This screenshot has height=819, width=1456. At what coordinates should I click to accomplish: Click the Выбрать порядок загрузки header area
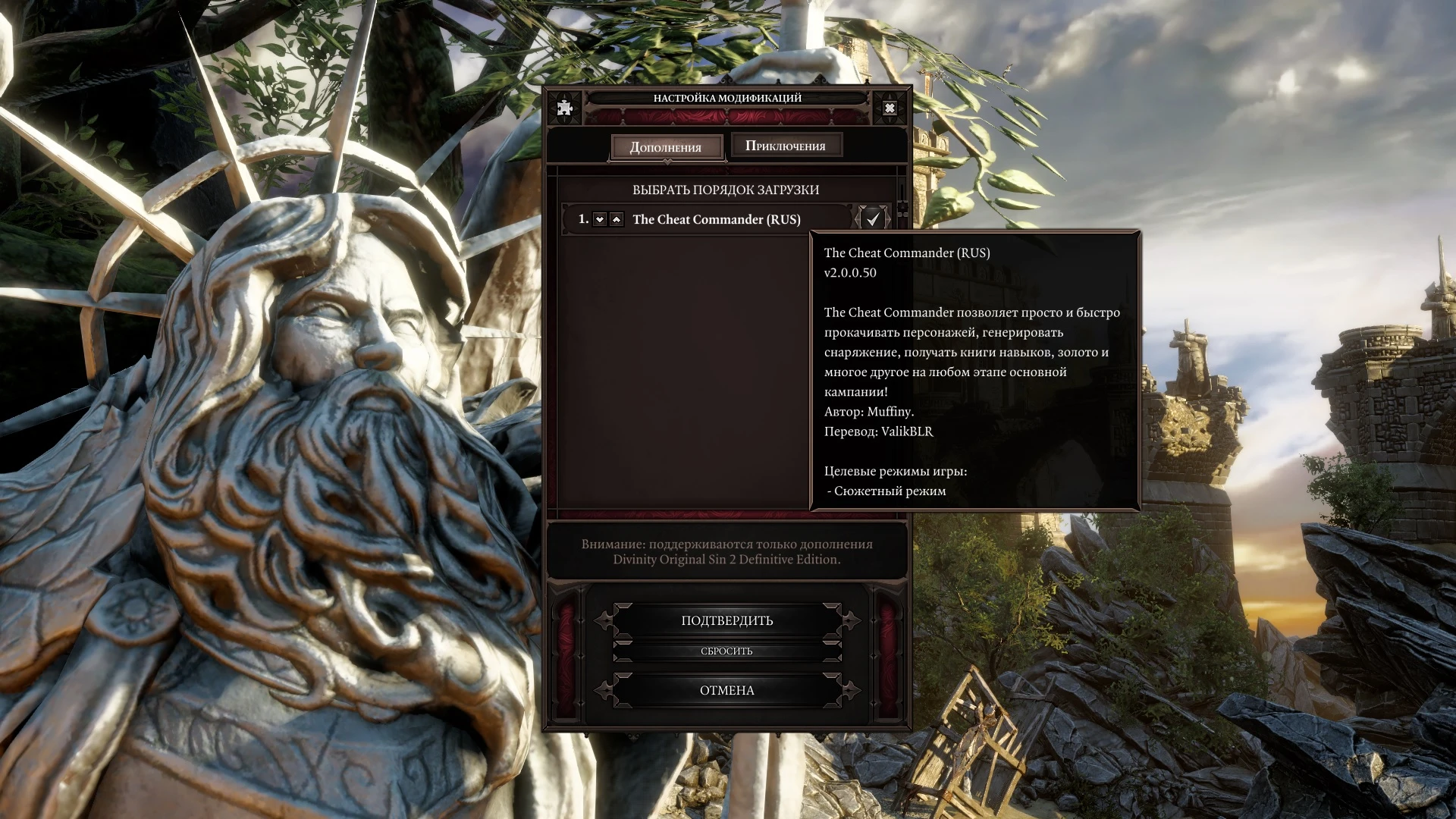726,190
